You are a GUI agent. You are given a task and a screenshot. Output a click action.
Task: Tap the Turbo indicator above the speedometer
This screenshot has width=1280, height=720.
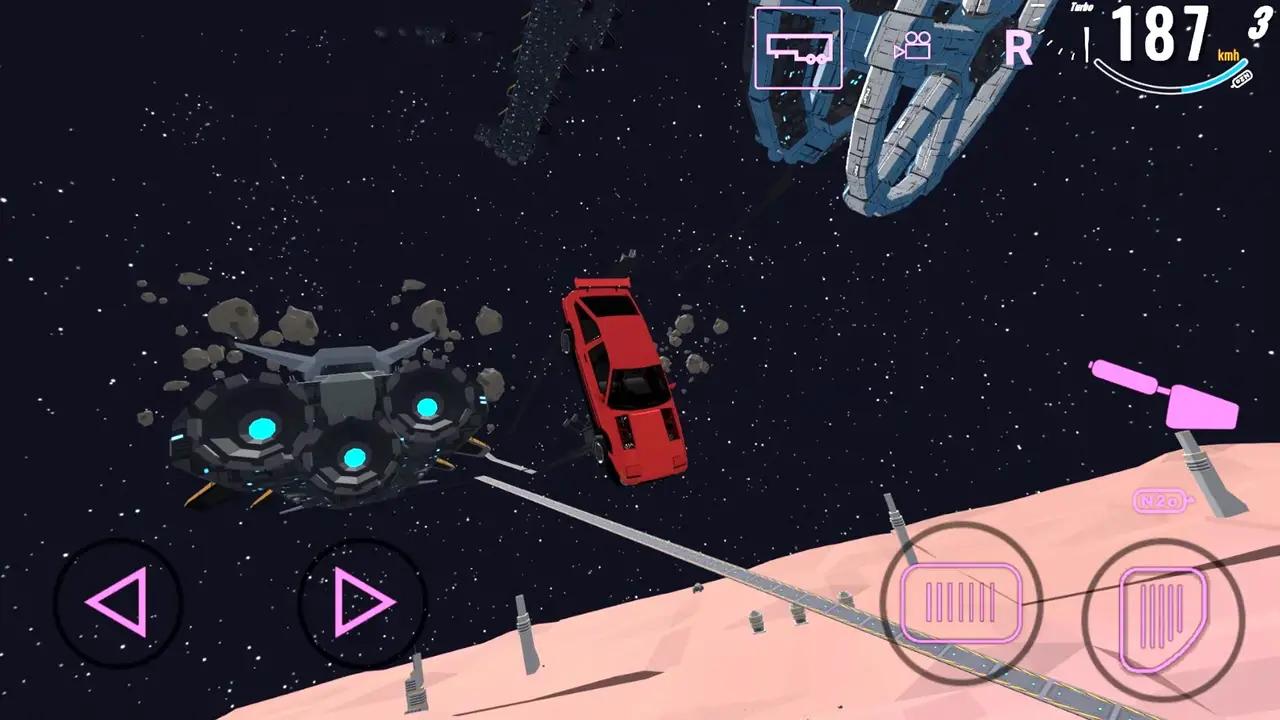(x=1081, y=11)
